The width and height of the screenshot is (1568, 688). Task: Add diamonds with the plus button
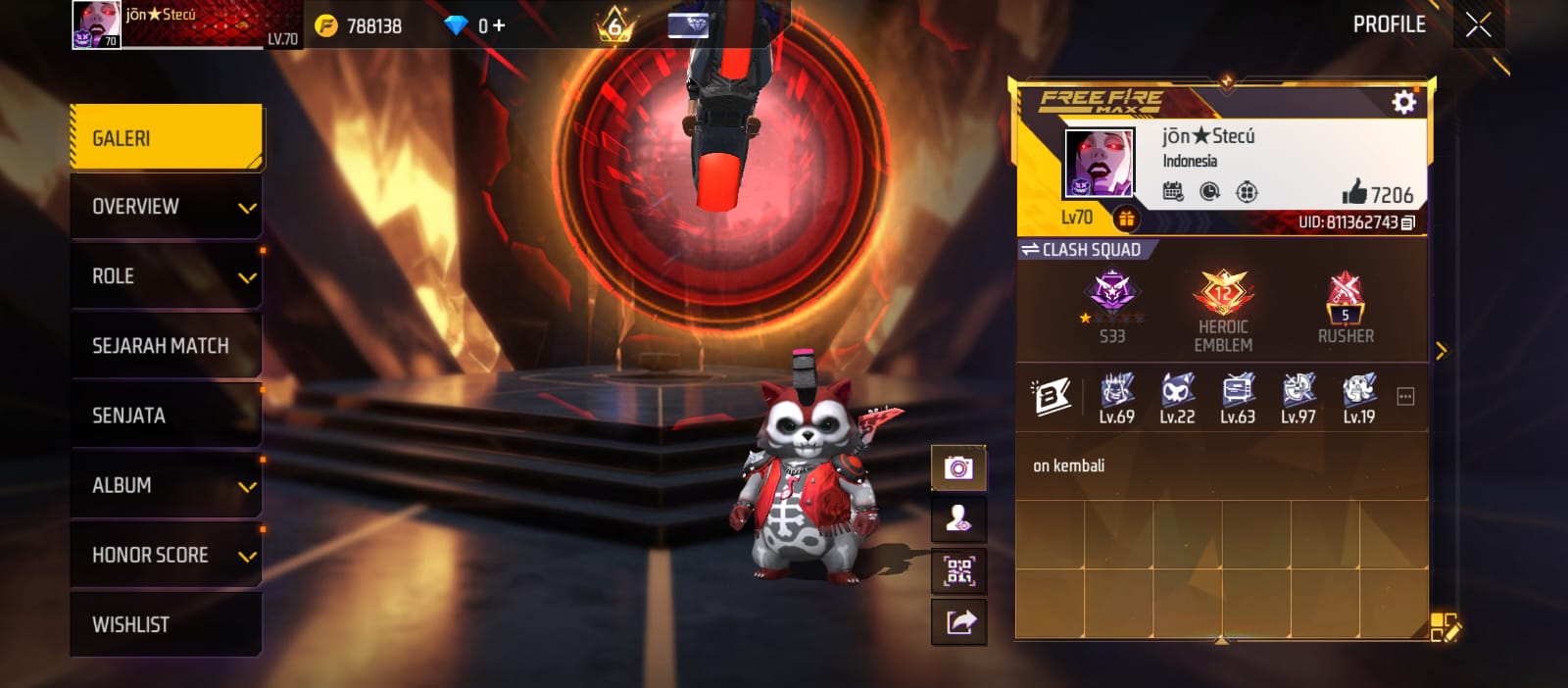[x=499, y=25]
